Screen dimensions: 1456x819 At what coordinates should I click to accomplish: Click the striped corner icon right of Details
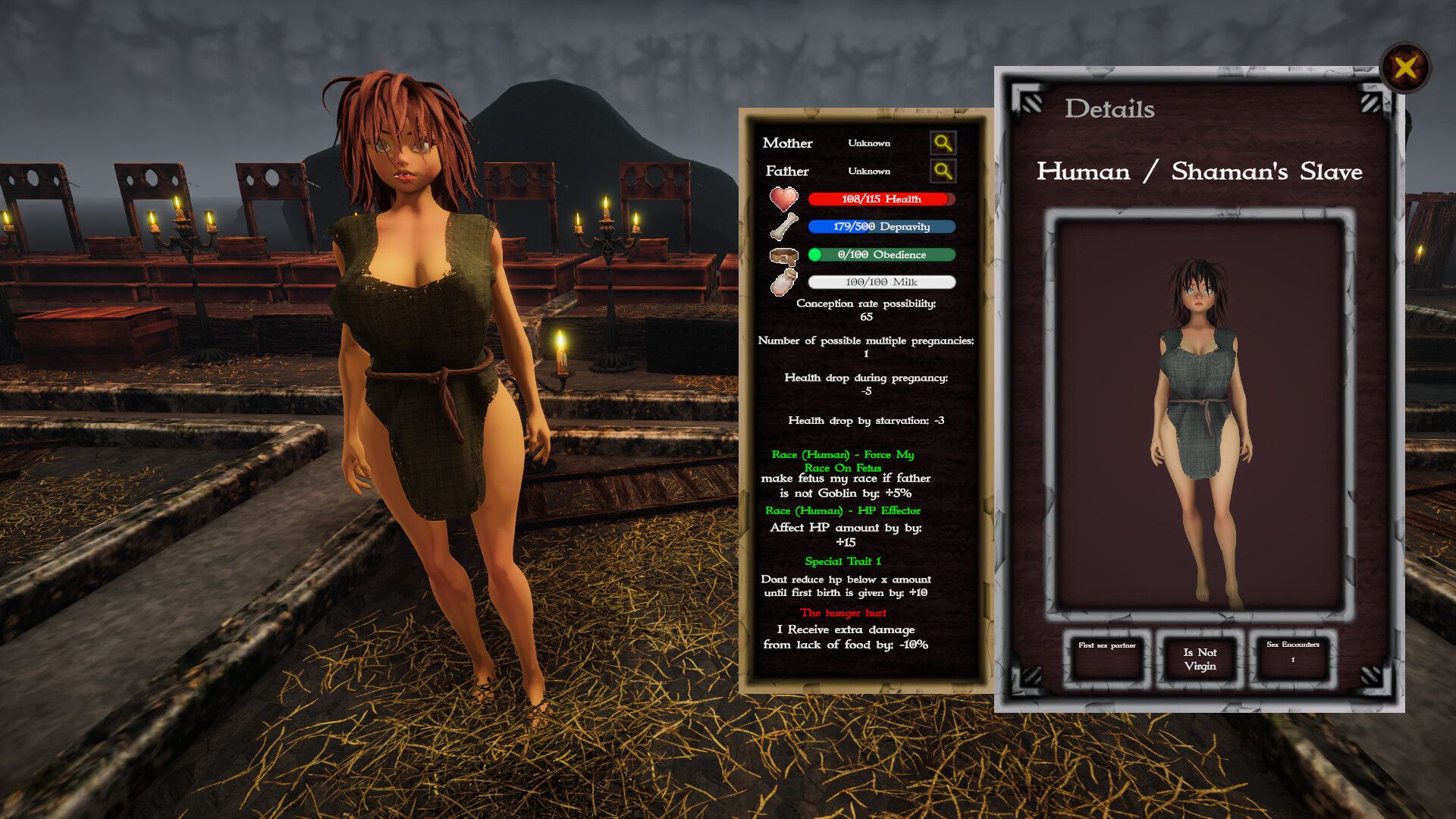(x=1369, y=99)
